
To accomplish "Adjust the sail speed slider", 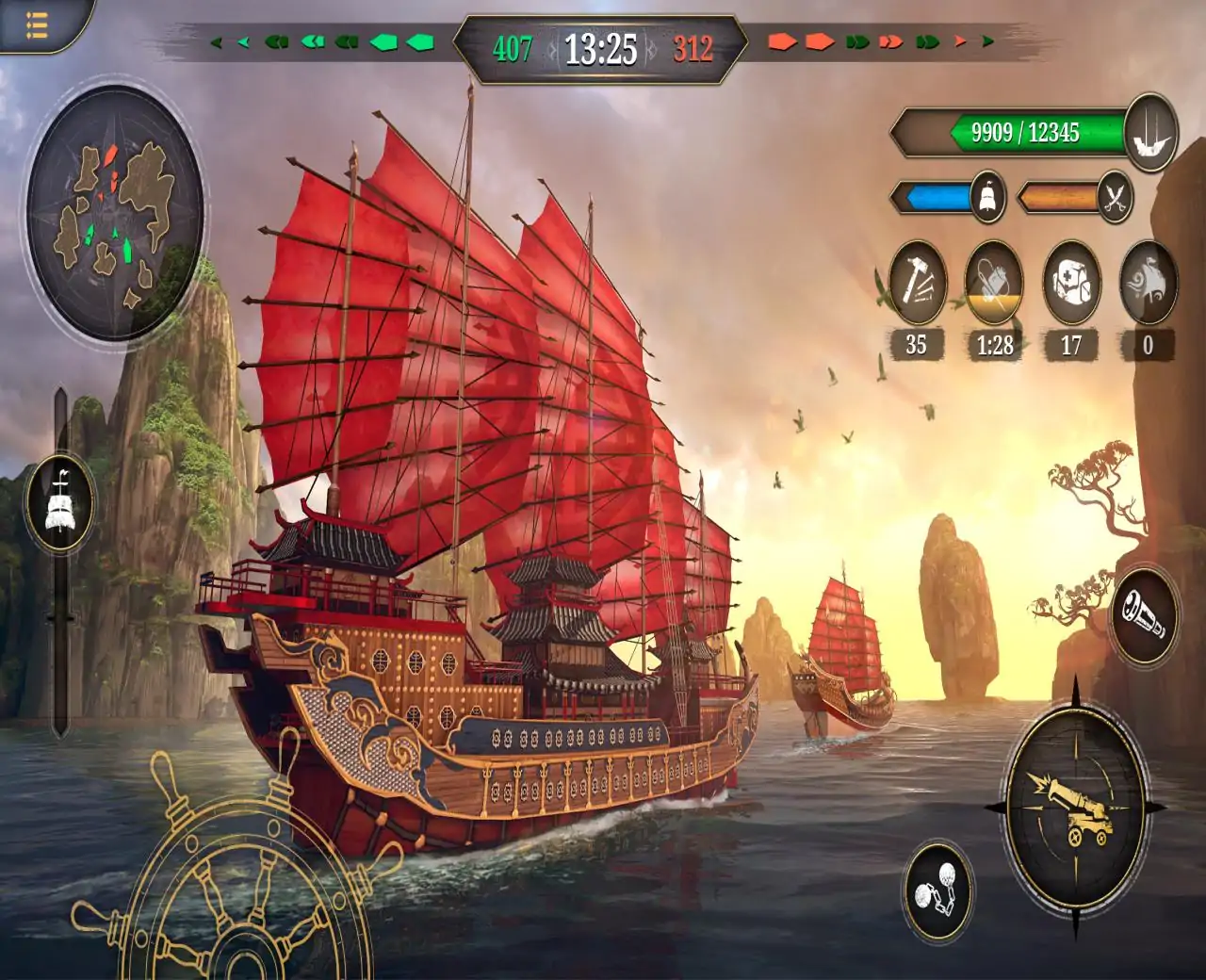I will 60,501.
